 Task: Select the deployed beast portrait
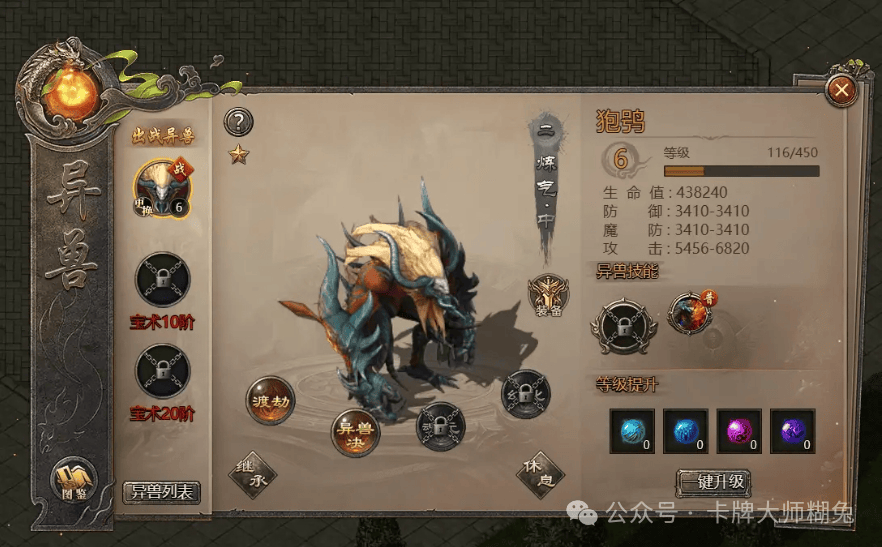click(x=161, y=187)
